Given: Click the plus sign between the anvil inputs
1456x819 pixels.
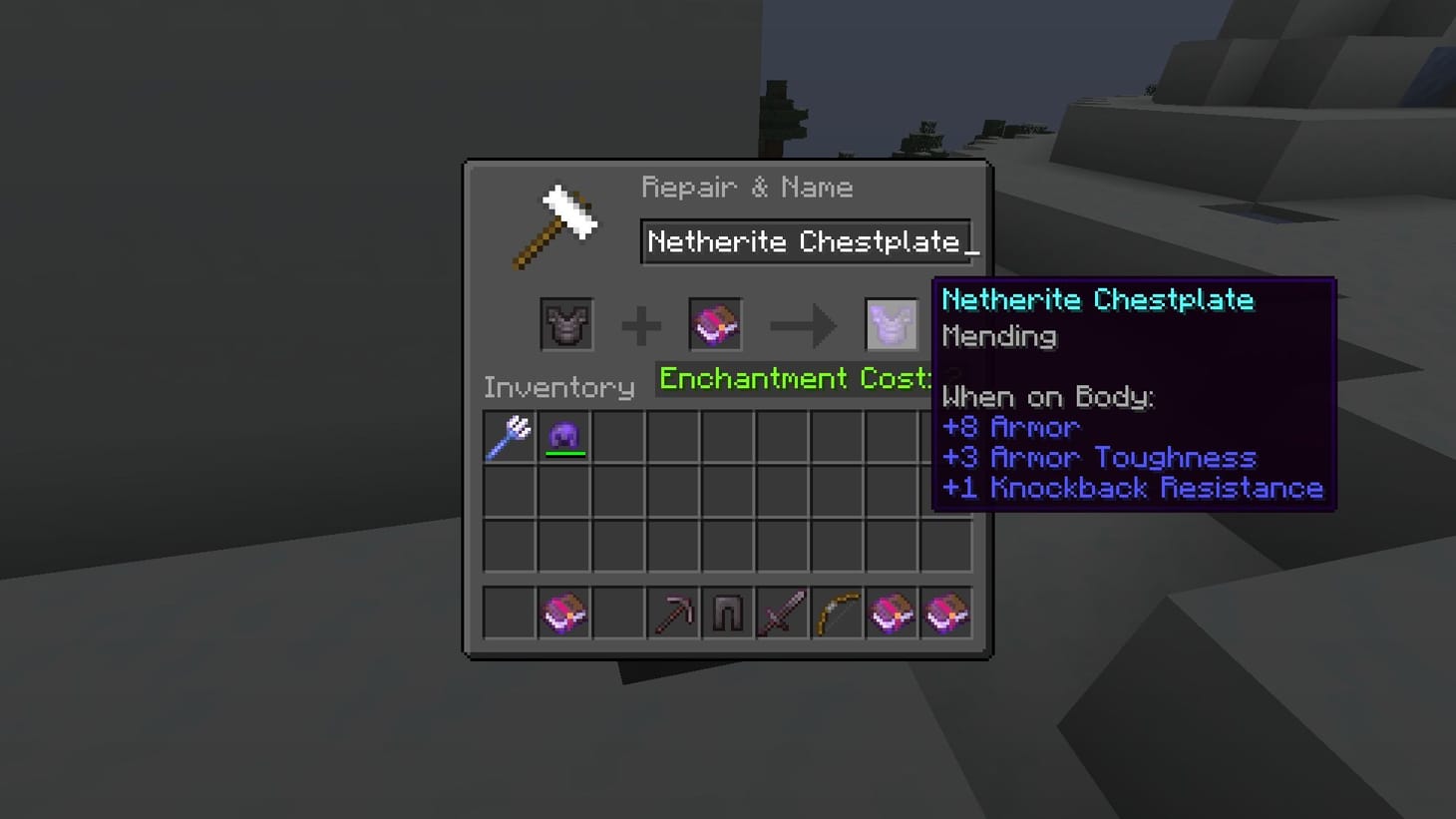Looking at the screenshot, I should (642, 324).
